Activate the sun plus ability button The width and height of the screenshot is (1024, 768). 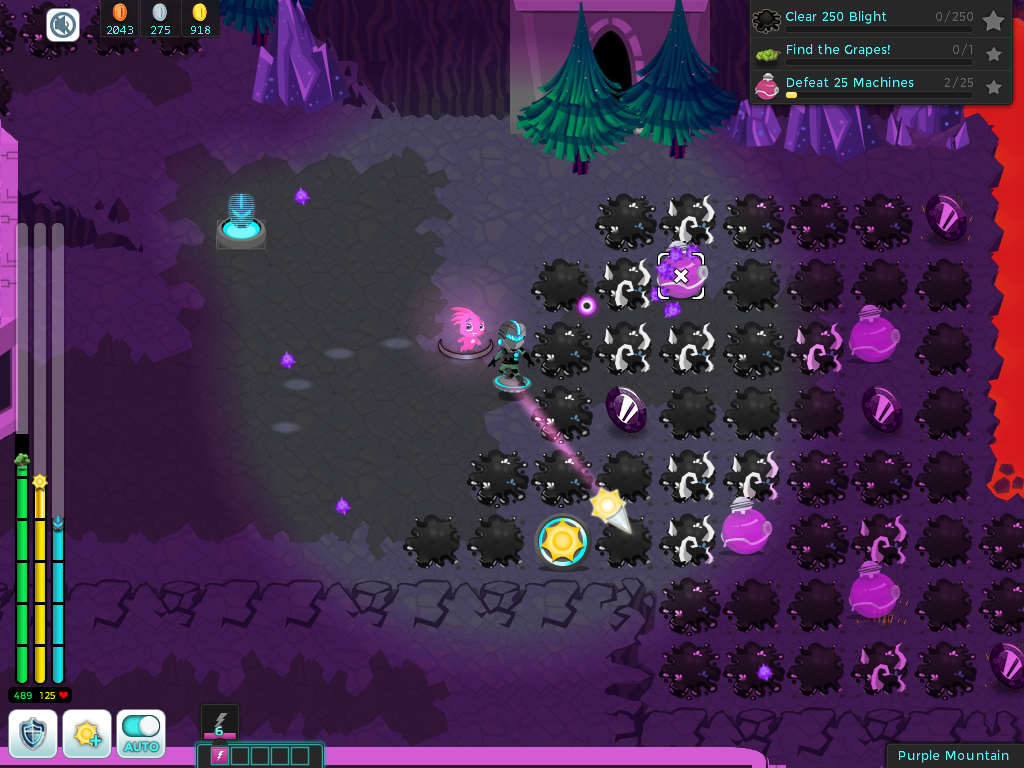(87, 733)
